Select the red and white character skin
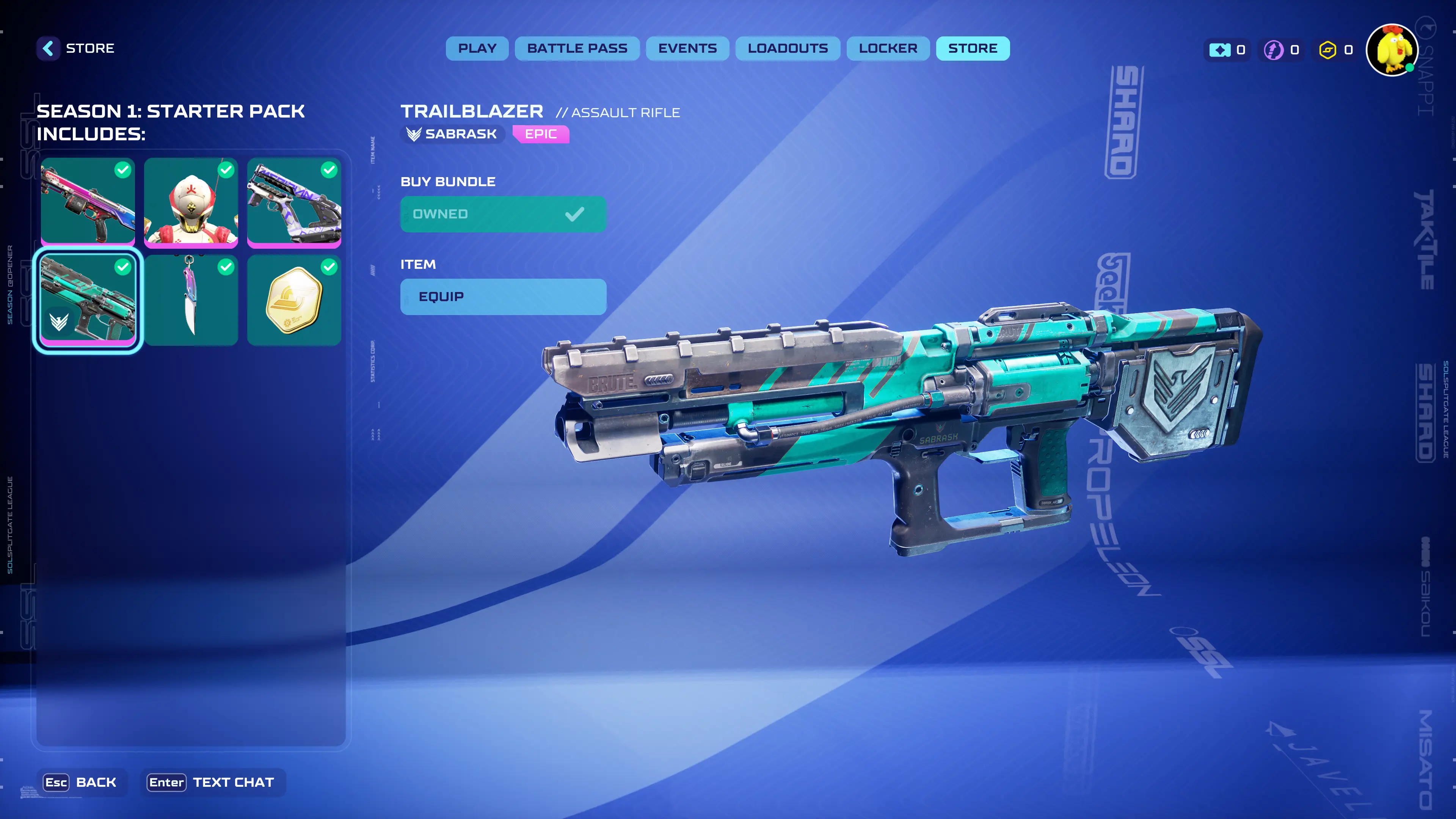 (x=190, y=202)
